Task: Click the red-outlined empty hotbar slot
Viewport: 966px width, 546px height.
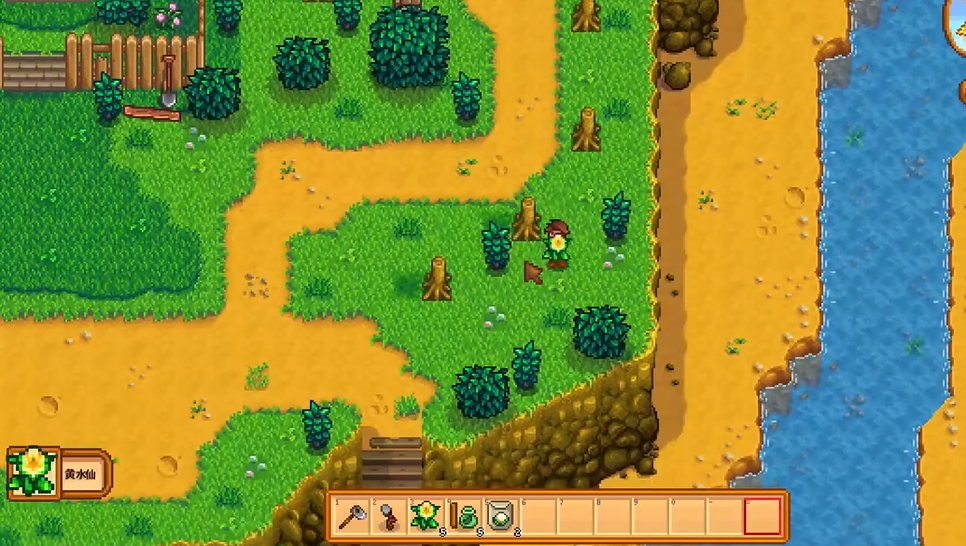Action: (762, 516)
